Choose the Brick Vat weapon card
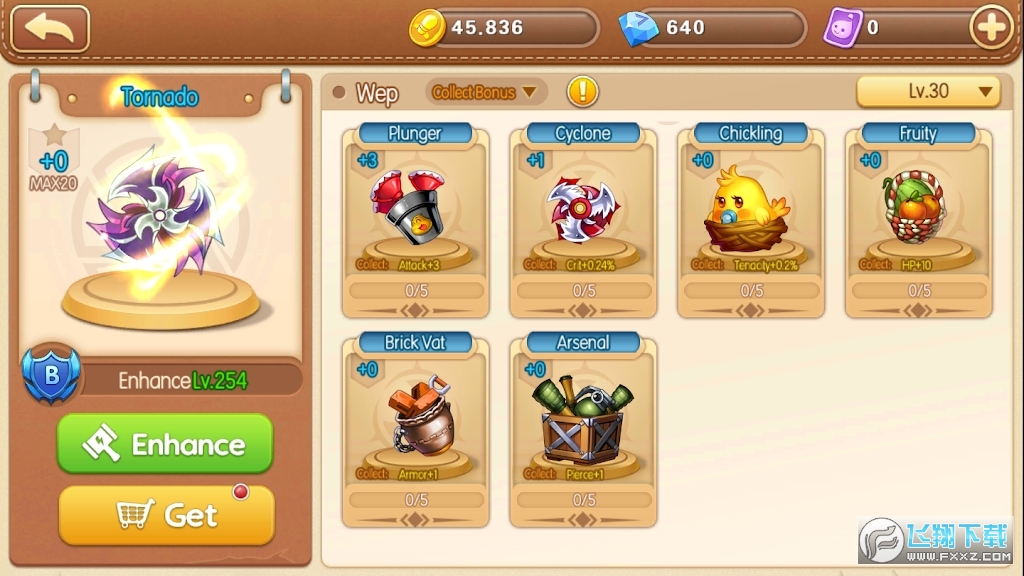 point(415,431)
